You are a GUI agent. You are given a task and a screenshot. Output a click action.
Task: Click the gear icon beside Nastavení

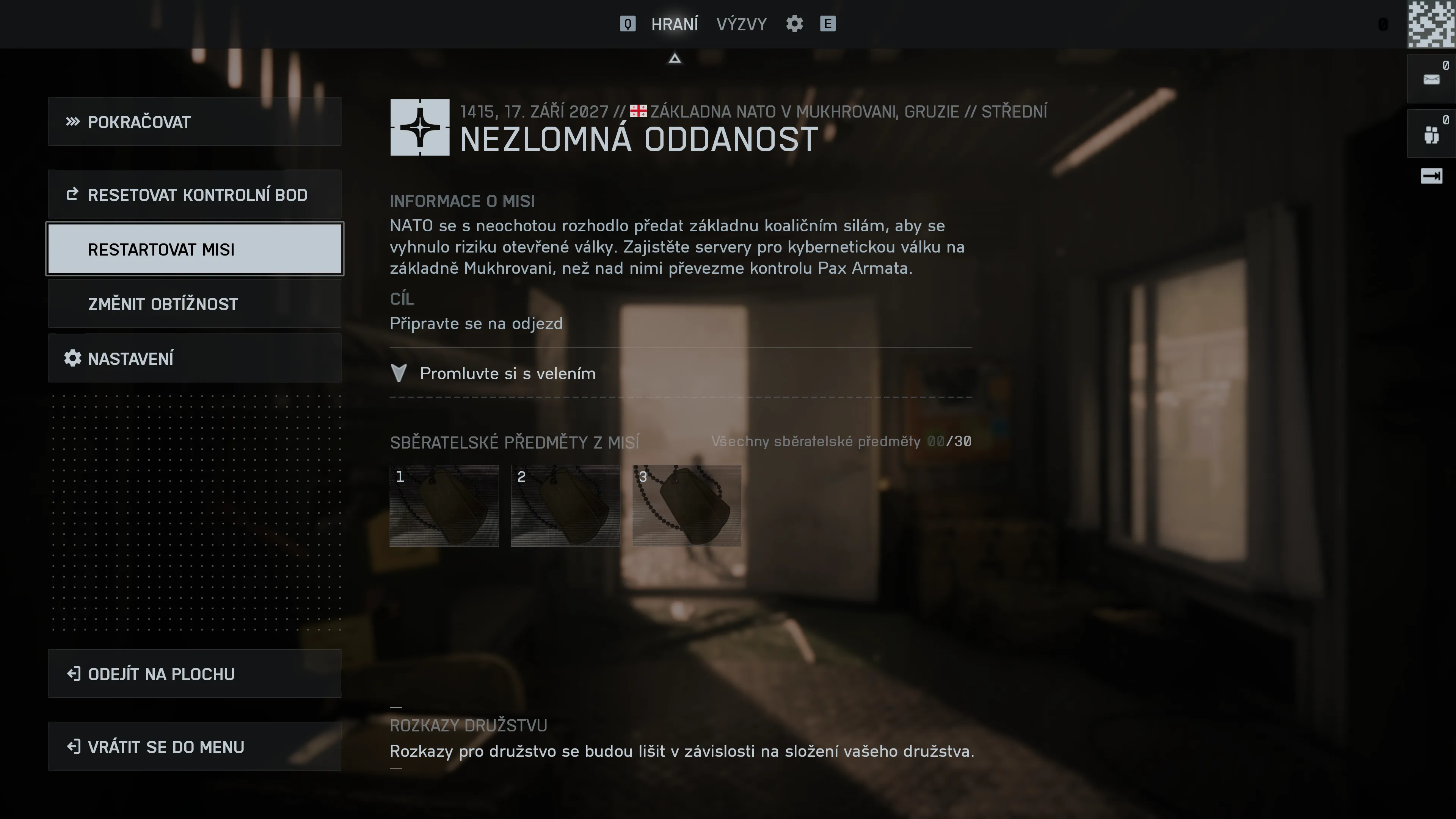point(72,358)
